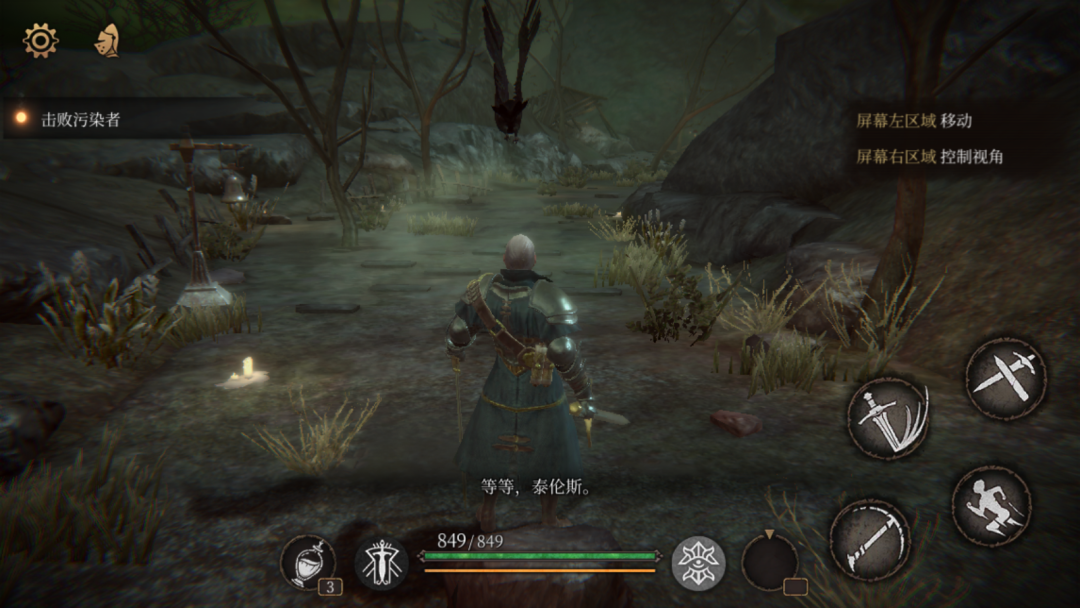Tap the crossed sword and pickaxe button
This screenshot has height=608, width=1080.
coord(1005,378)
